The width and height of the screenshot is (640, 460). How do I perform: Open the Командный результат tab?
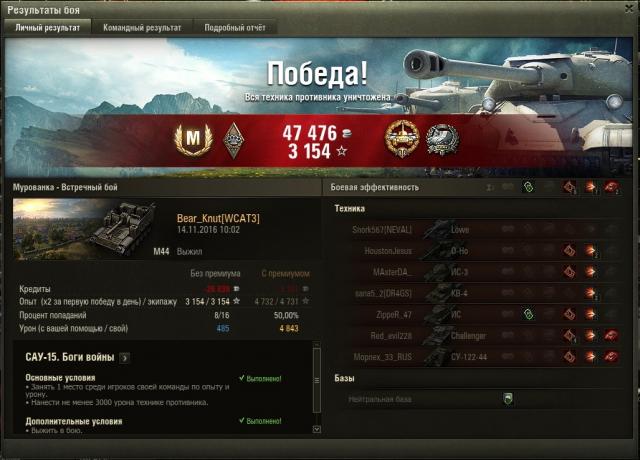[x=143, y=28]
